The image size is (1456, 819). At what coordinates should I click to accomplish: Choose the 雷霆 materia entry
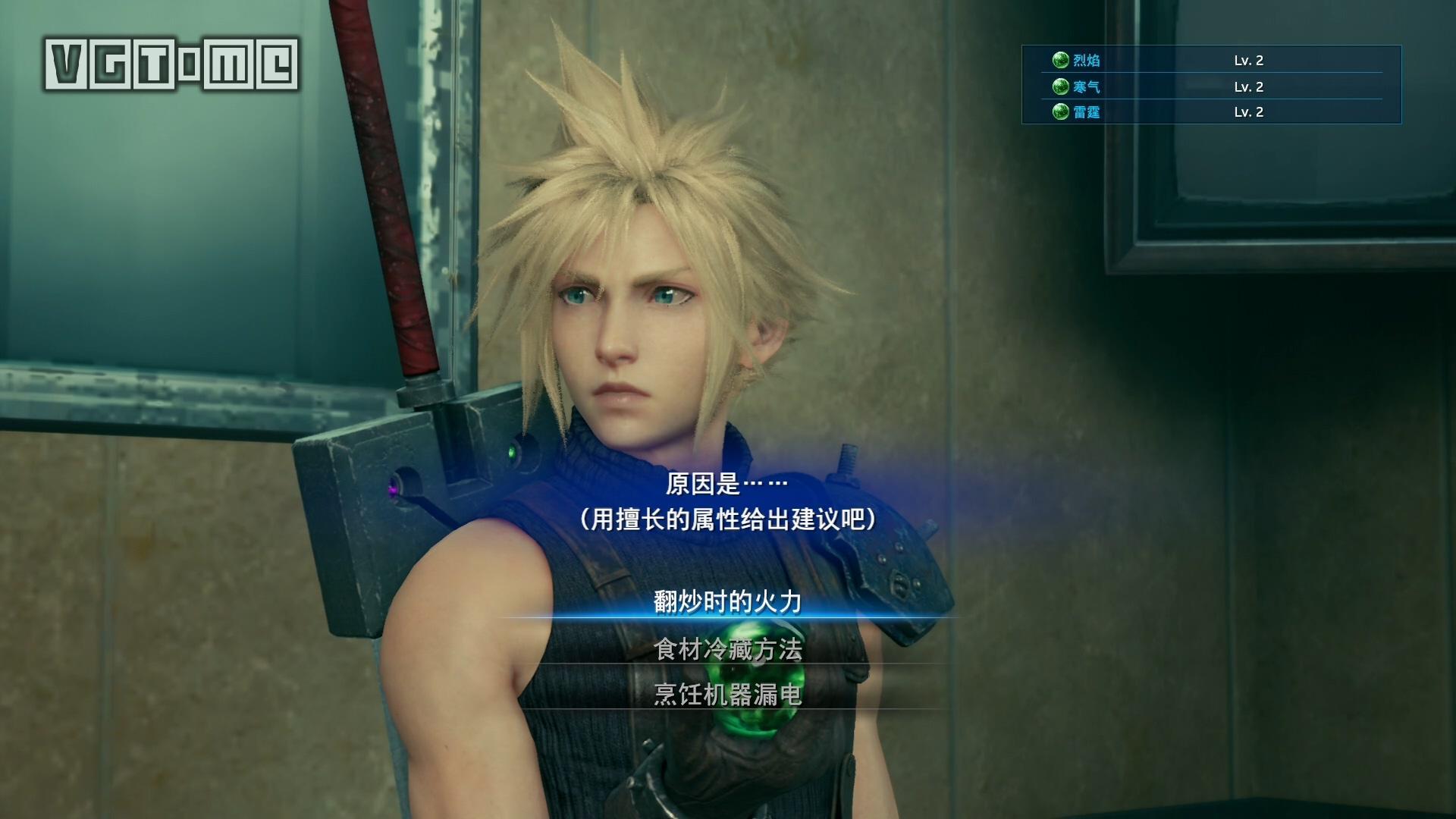tap(1210, 112)
